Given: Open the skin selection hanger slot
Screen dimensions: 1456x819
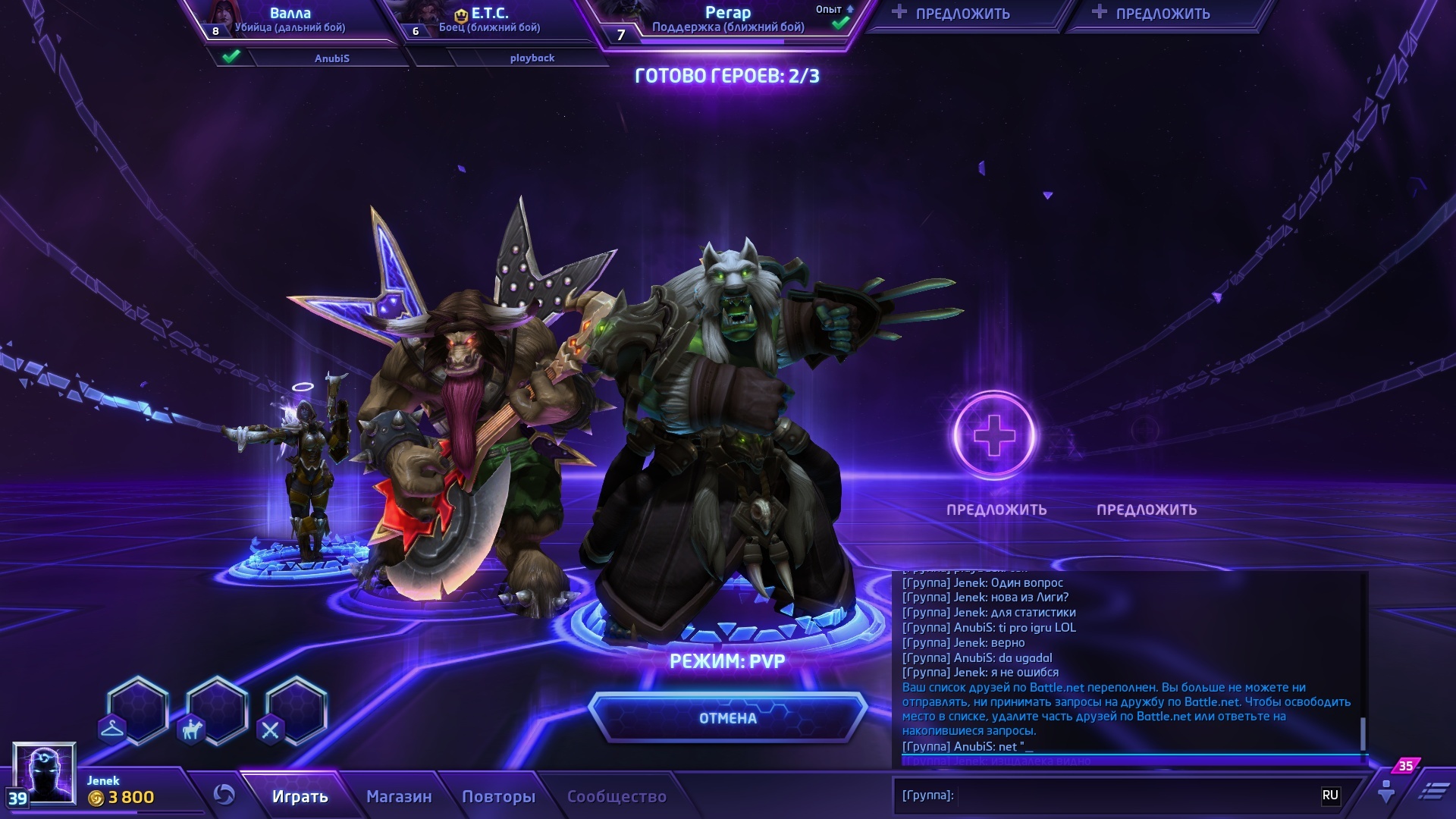Looking at the screenshot, I should pos(137,711).
